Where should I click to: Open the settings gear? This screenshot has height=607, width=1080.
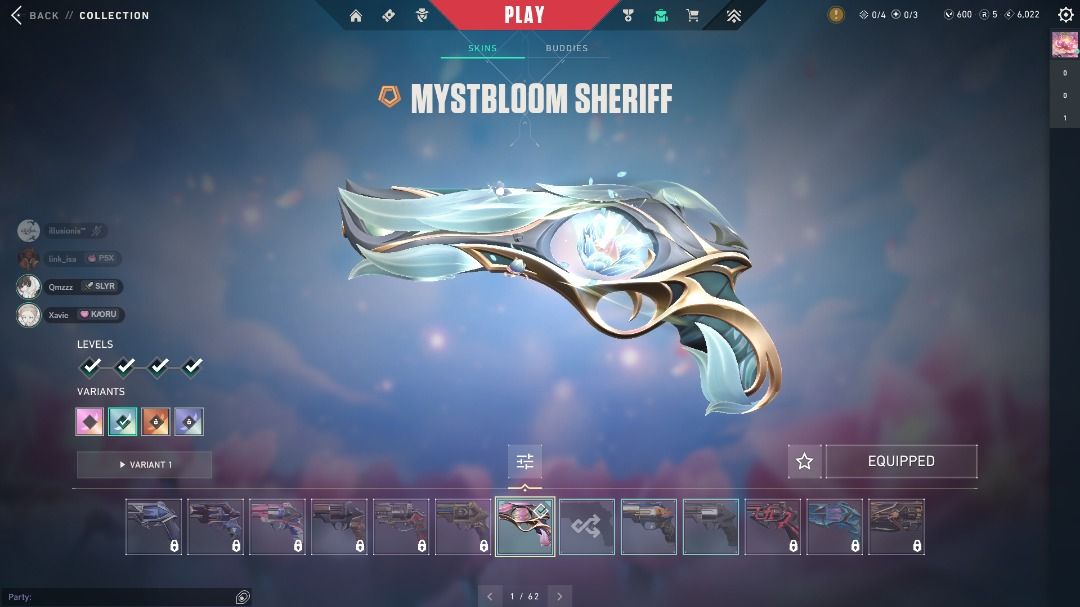click(x=1065, y=15)
